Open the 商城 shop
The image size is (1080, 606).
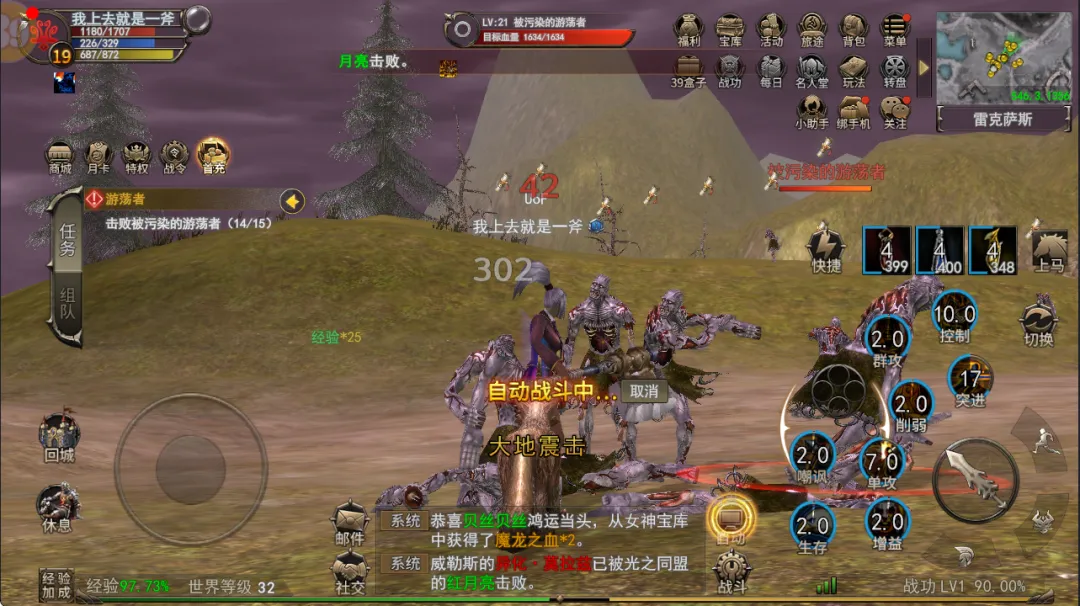point(60,157)
